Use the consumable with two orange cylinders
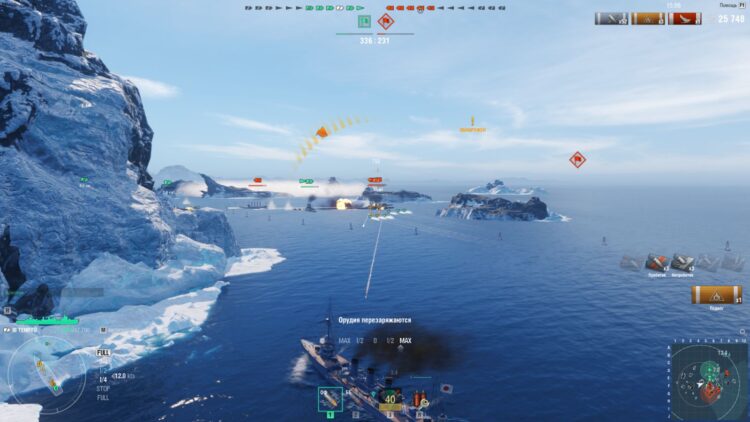 tap(417, 399)
